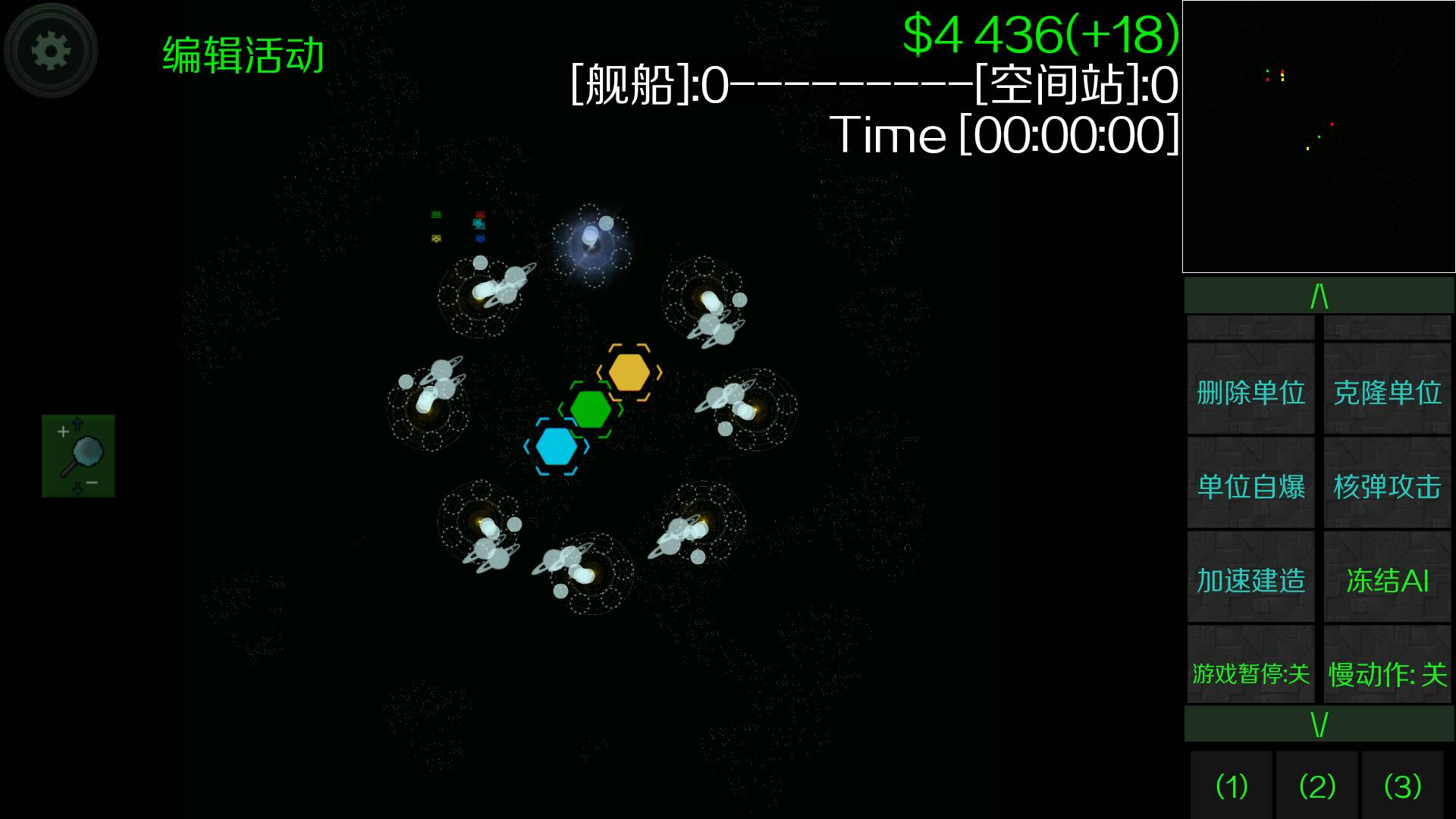1456x819 pixels.
Task: Enable 冻结AI freeze AI mode
Action: 1386,582
